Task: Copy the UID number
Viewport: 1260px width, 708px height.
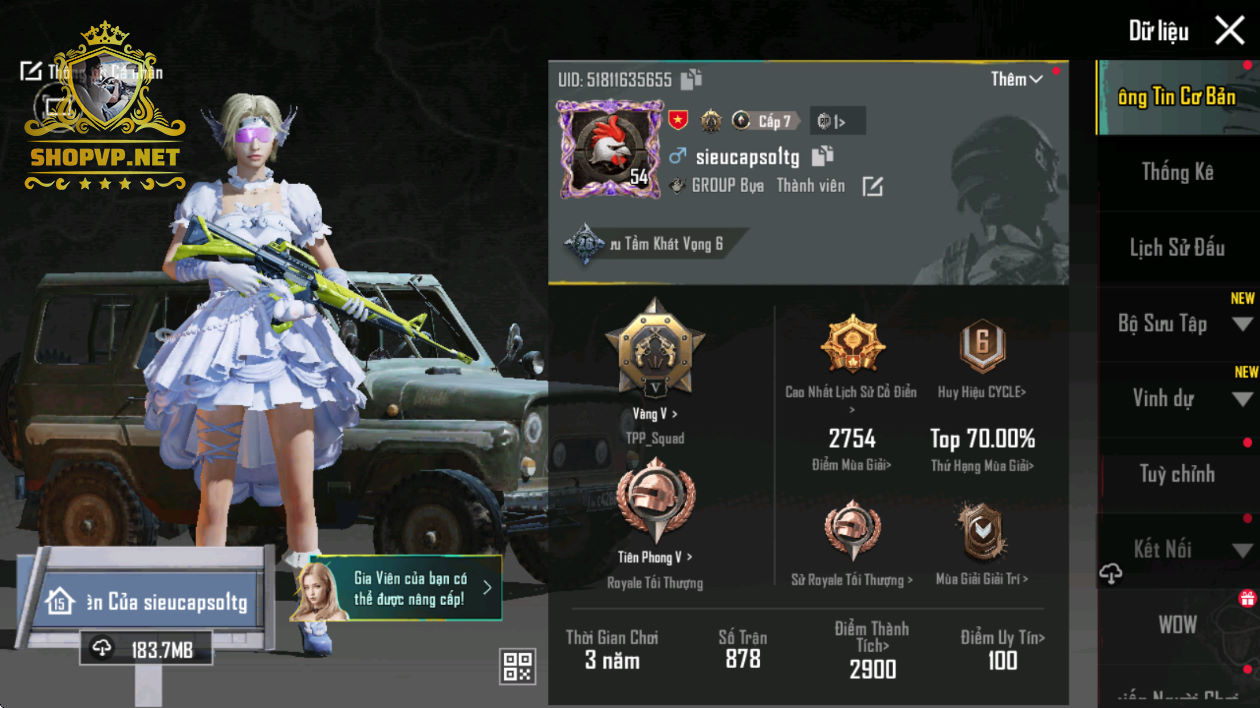Action: [691, 80]
